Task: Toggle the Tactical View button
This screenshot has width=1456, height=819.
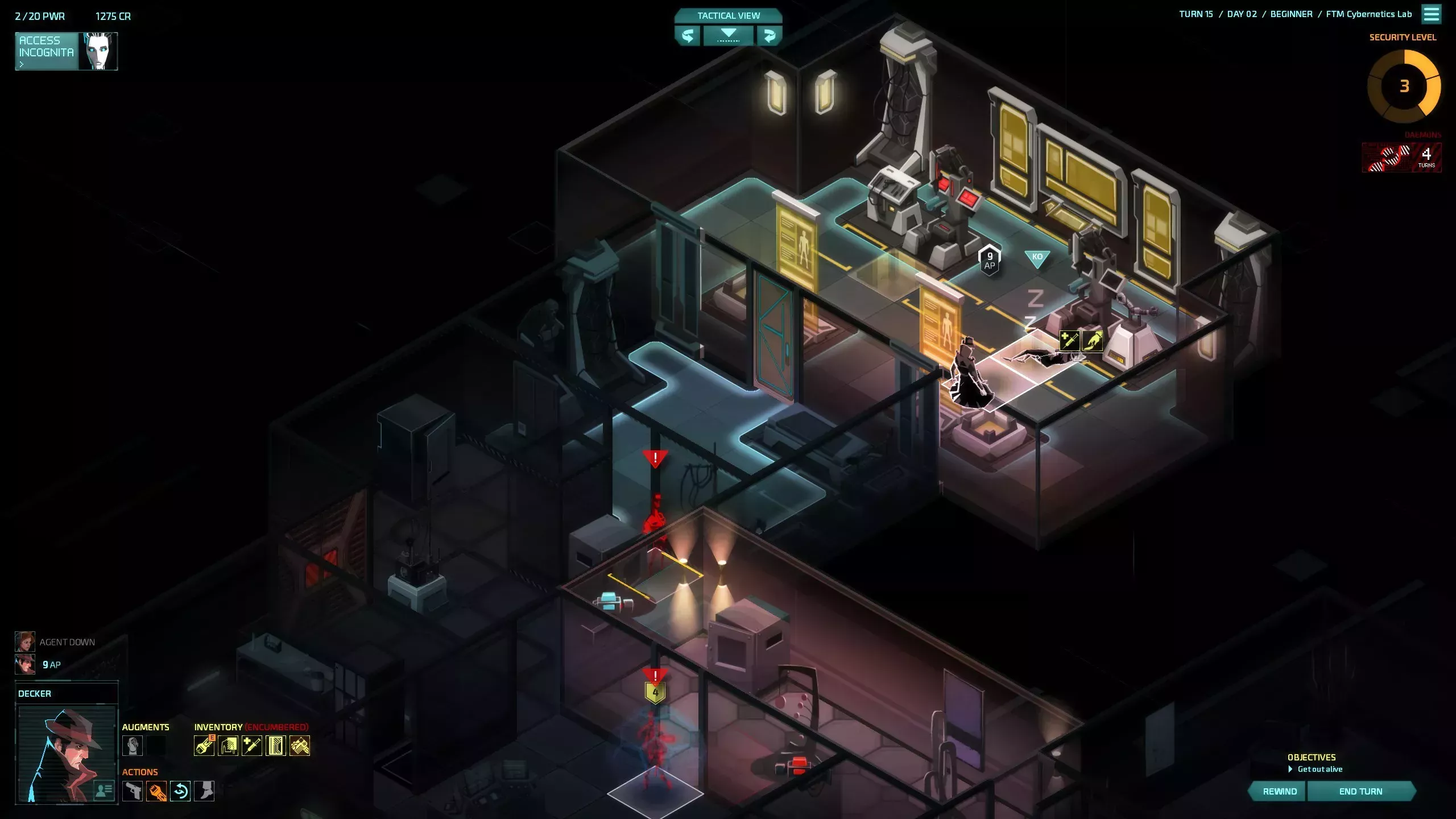Action: tap(728, 15)
